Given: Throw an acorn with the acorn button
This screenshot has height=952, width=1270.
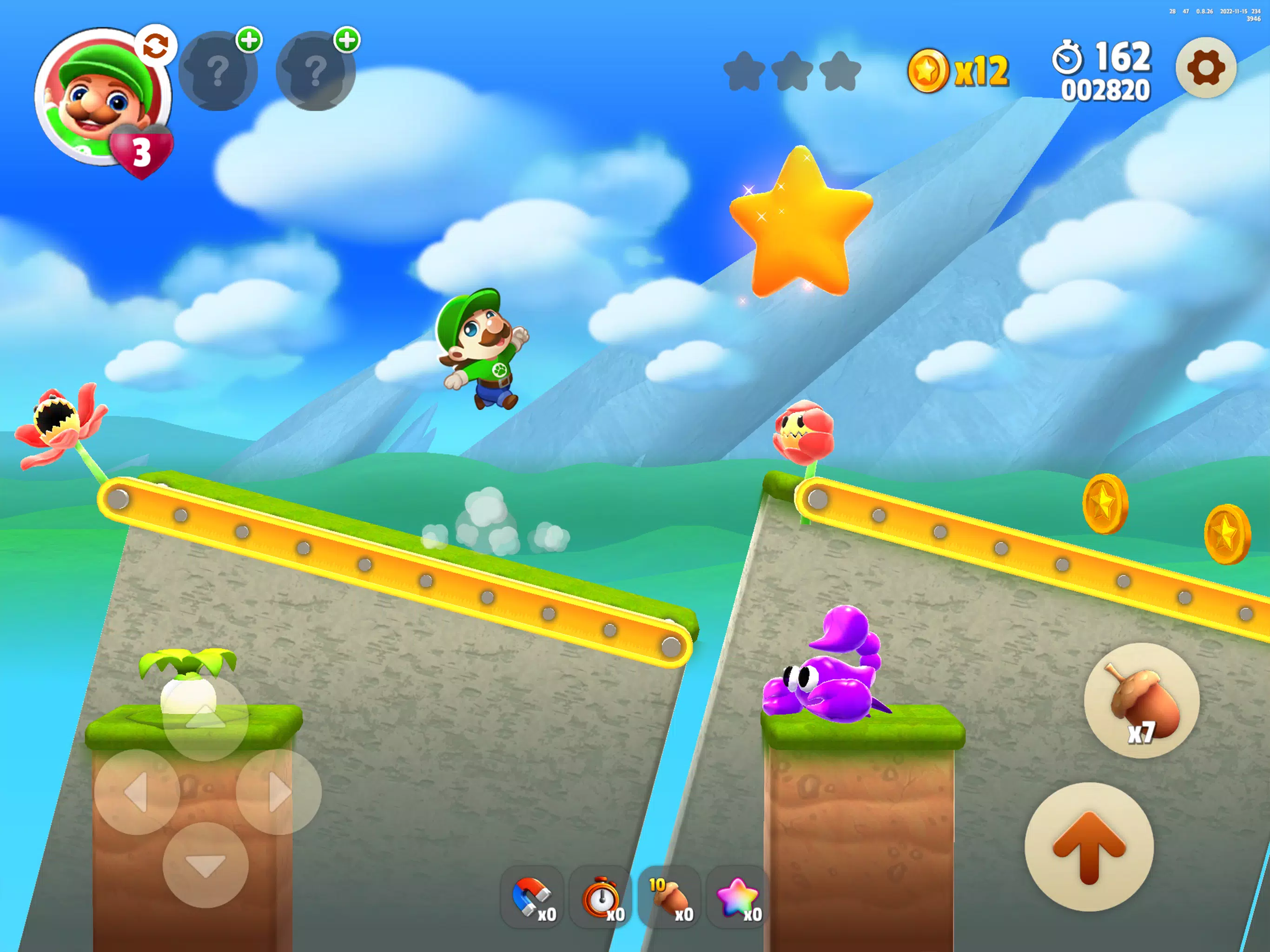Looking at the screenshot, I should [1141, 701].
